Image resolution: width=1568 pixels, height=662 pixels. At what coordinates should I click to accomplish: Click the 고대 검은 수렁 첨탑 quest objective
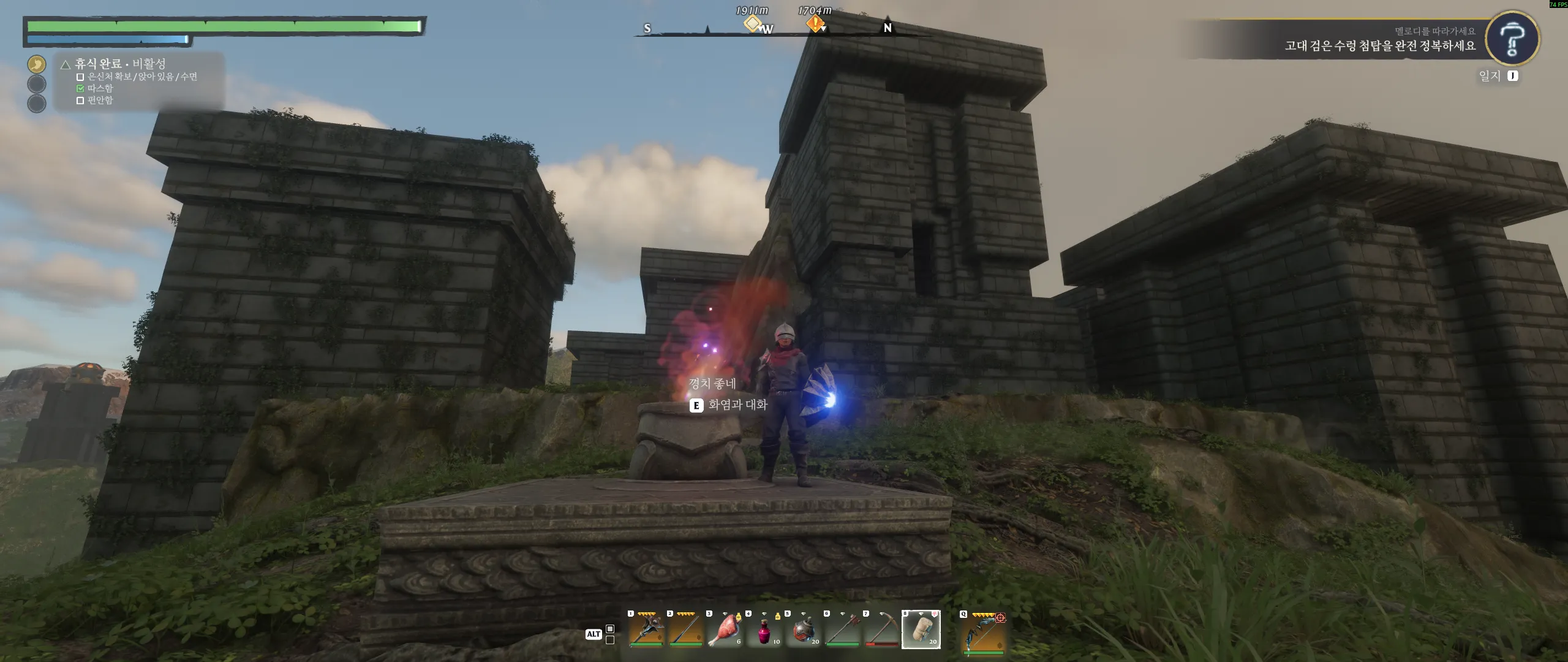pyautogui.click(x=1380, y=46)
